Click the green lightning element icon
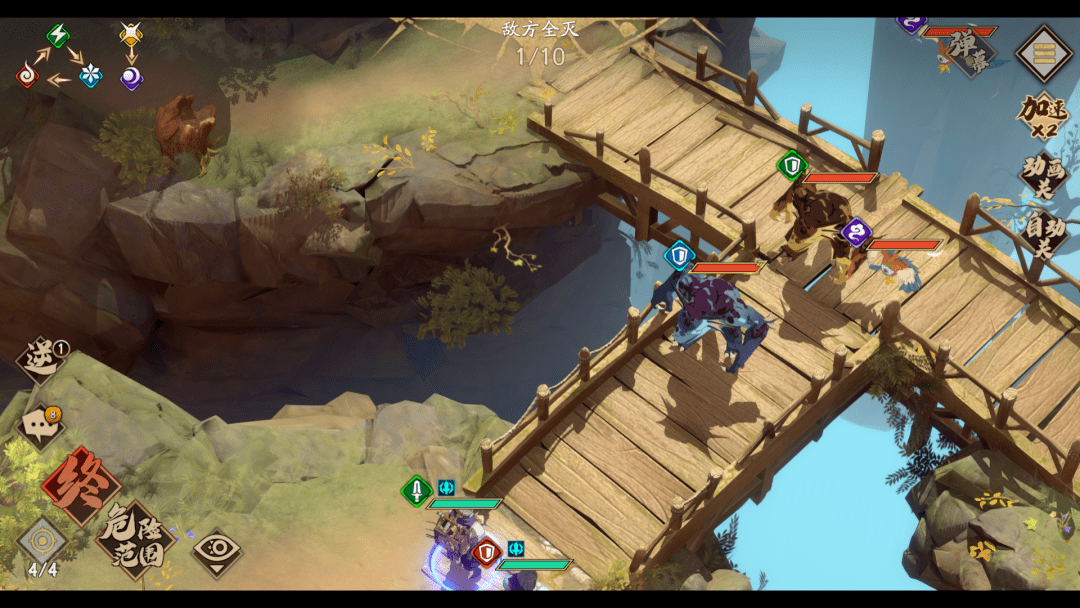This screenshot has width=1080, height=608. (59, 37)
